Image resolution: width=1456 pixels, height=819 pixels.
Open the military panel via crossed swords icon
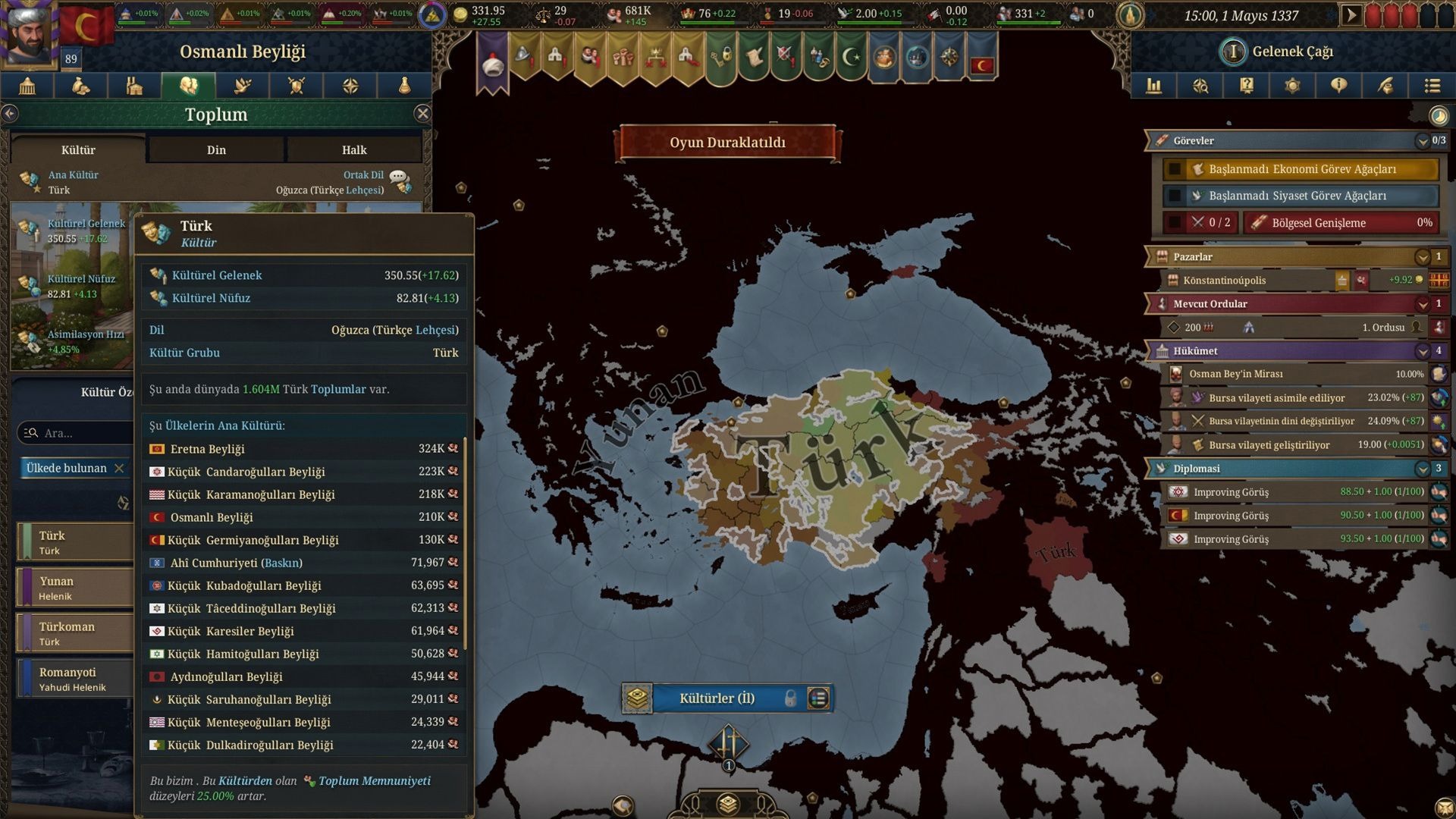296,86
